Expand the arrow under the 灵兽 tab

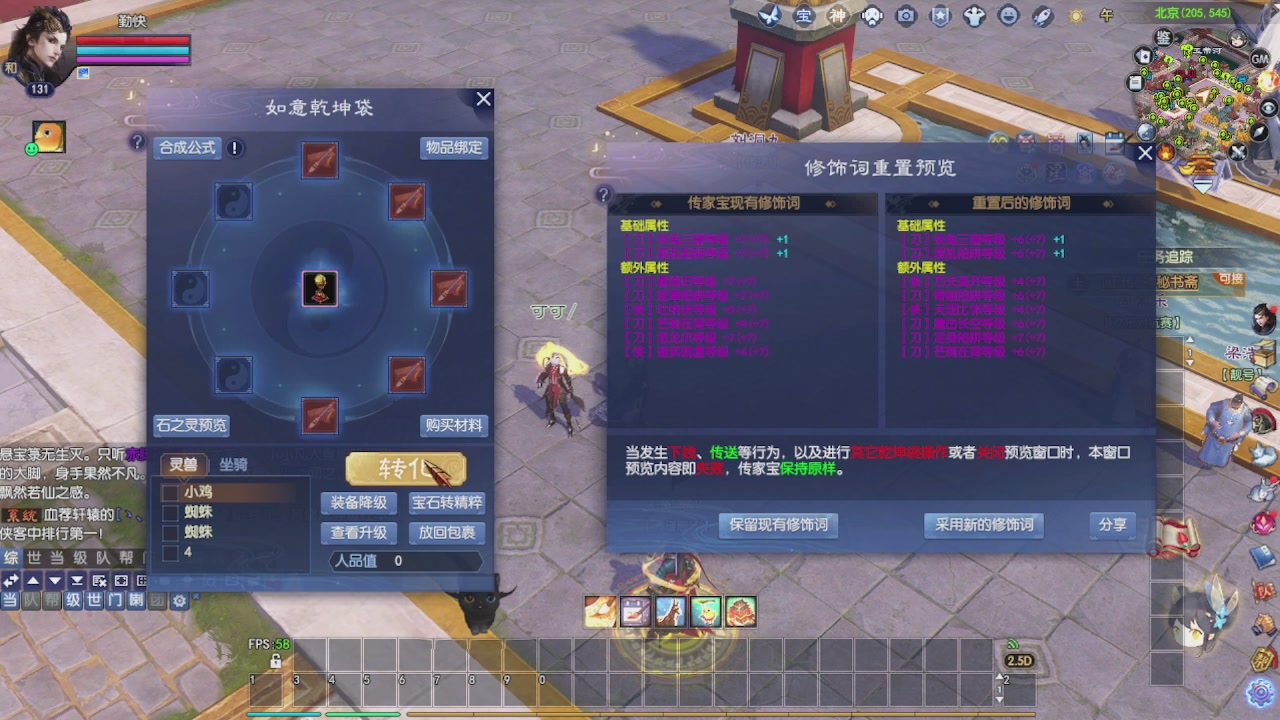pos(184,481)
